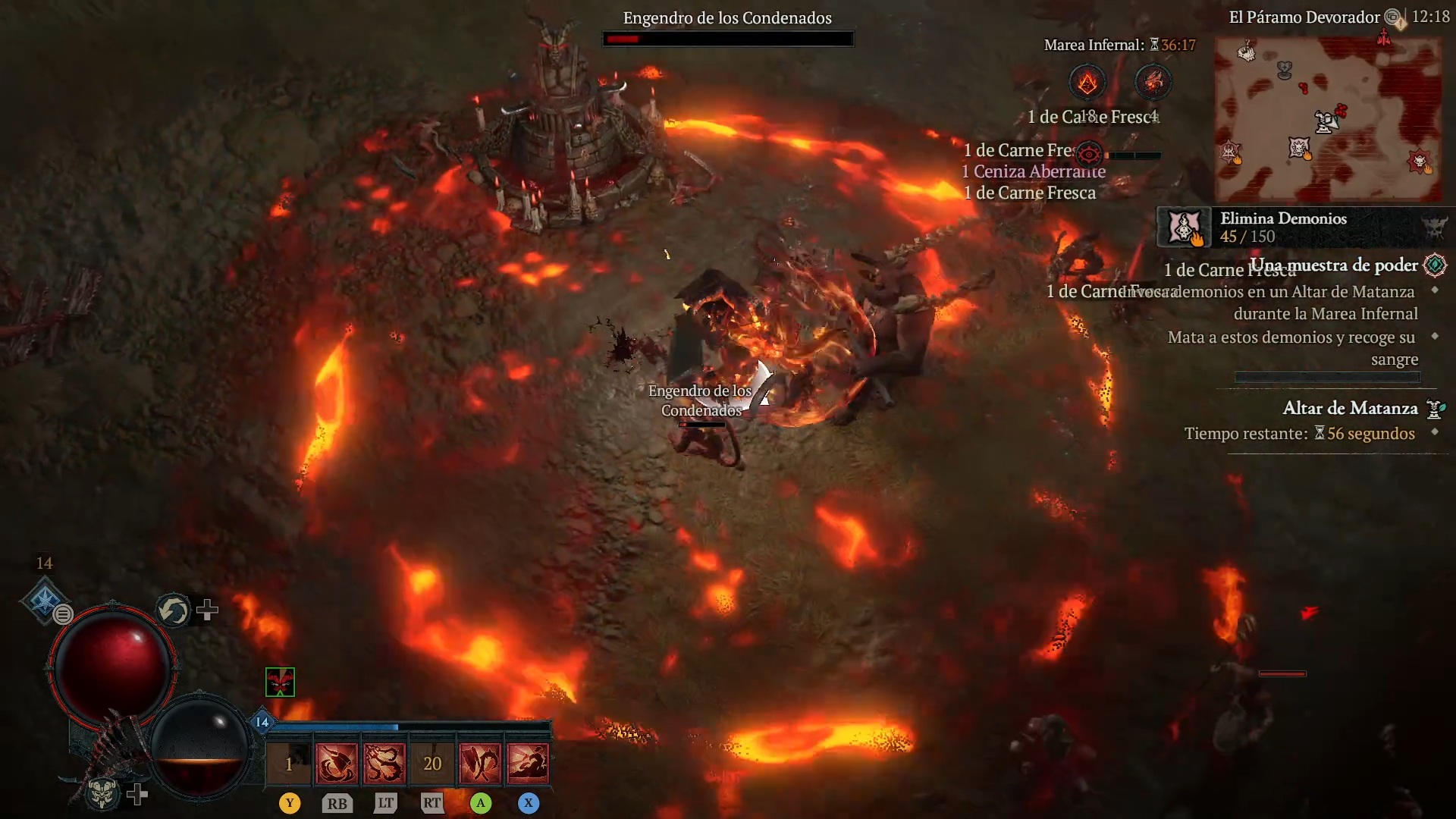The image size is (1456, 819).
Task: Select the Altar de Matanza event entry
Action: point(1350,409)
